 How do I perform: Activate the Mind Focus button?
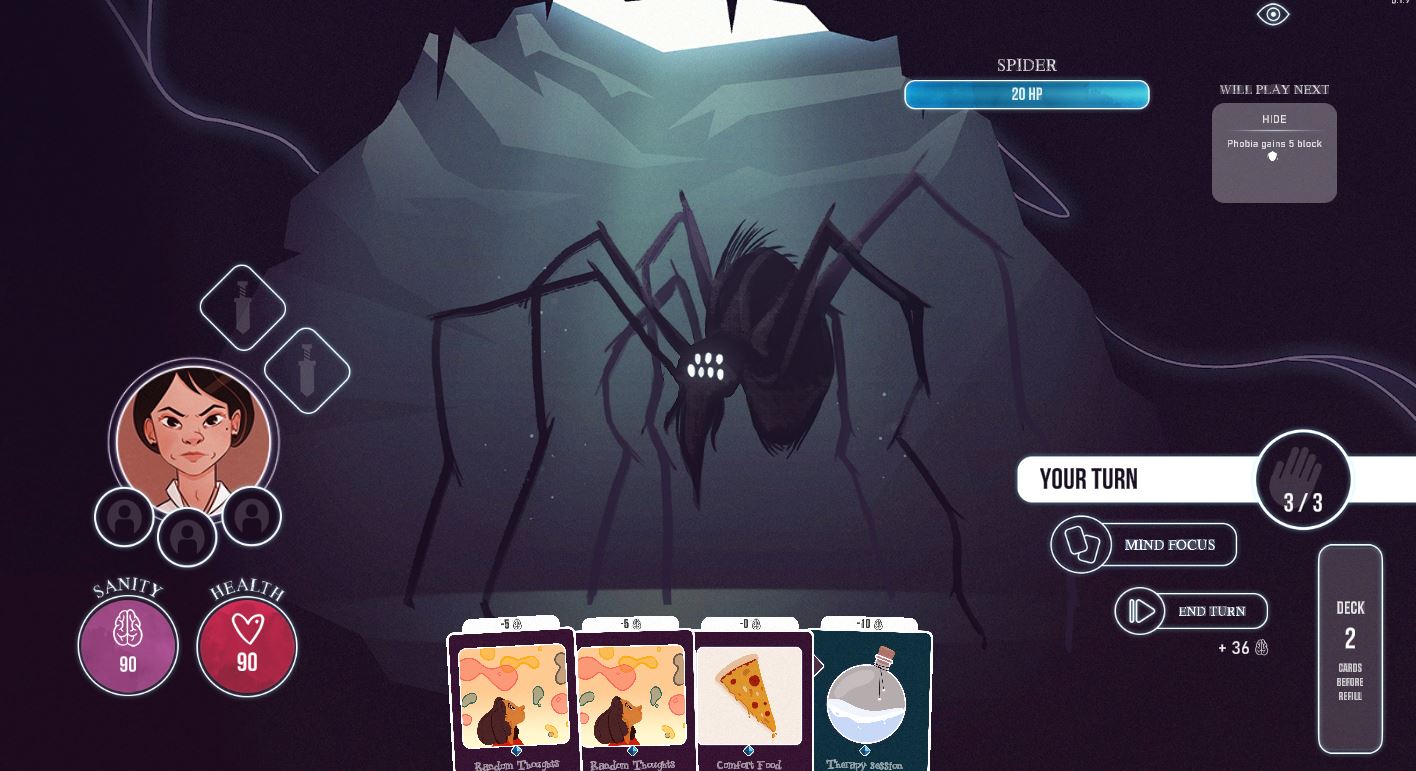1145,545
